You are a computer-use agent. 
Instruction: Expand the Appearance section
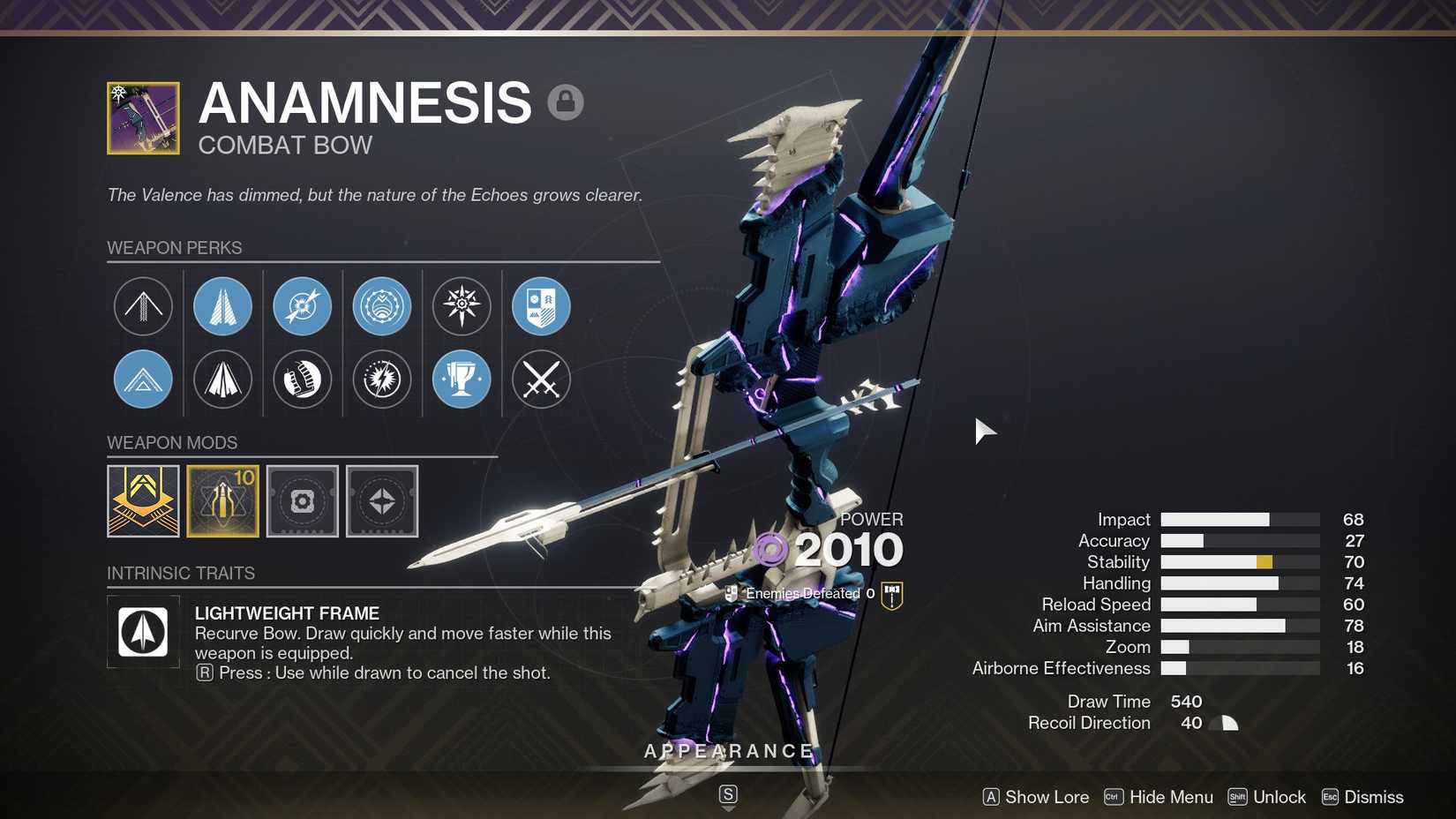pos(727,751)
